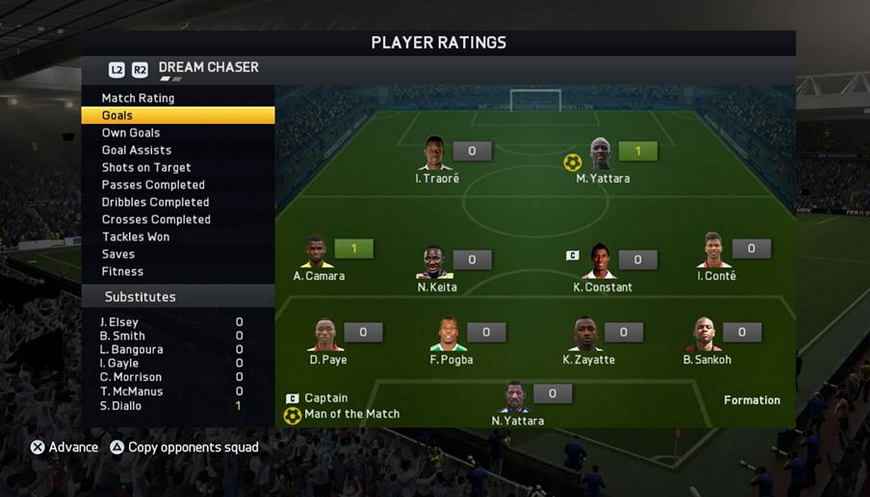Pick captain K. Constant's portrait
The image size is (870, 497).
pos(600,261)
